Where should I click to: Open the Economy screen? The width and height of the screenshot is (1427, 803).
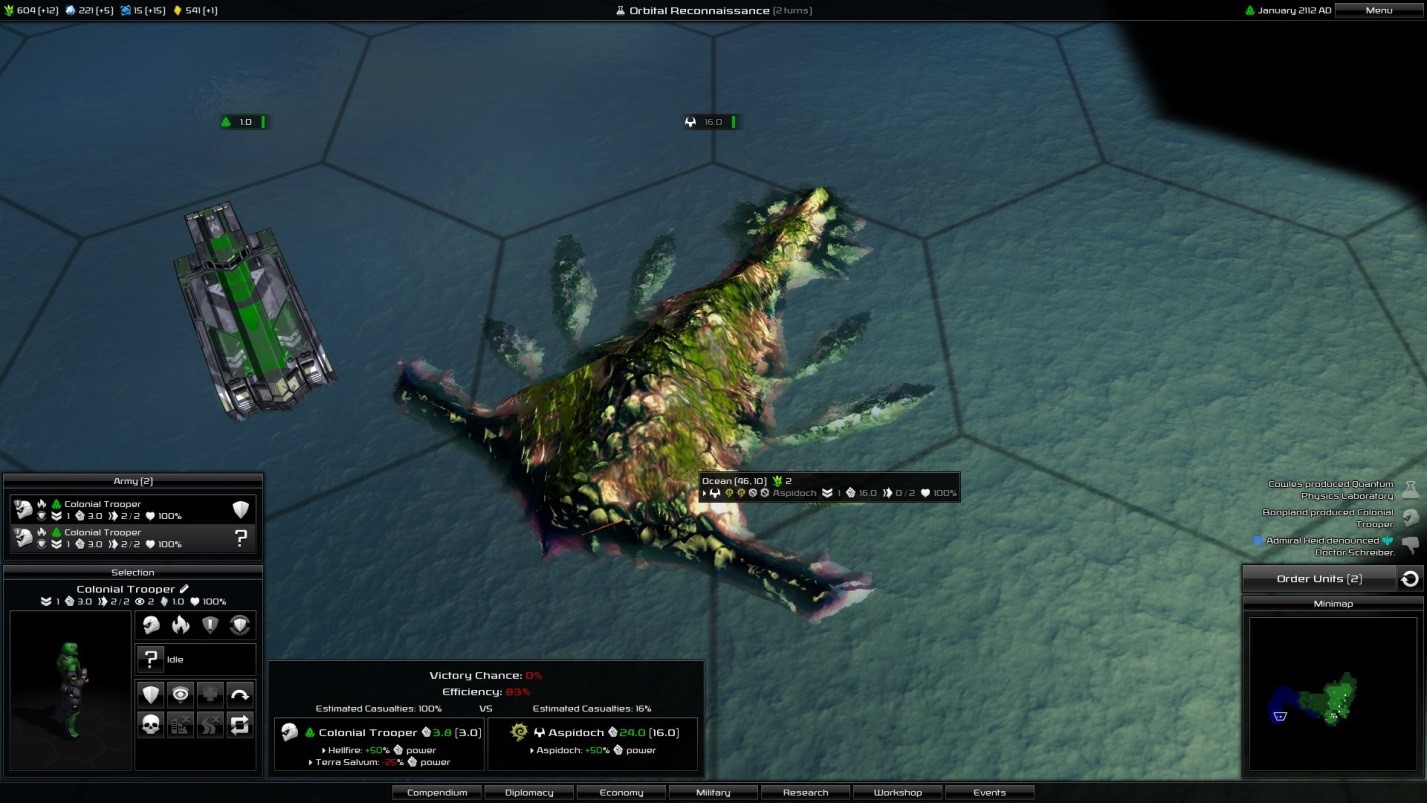coord(621,792)
